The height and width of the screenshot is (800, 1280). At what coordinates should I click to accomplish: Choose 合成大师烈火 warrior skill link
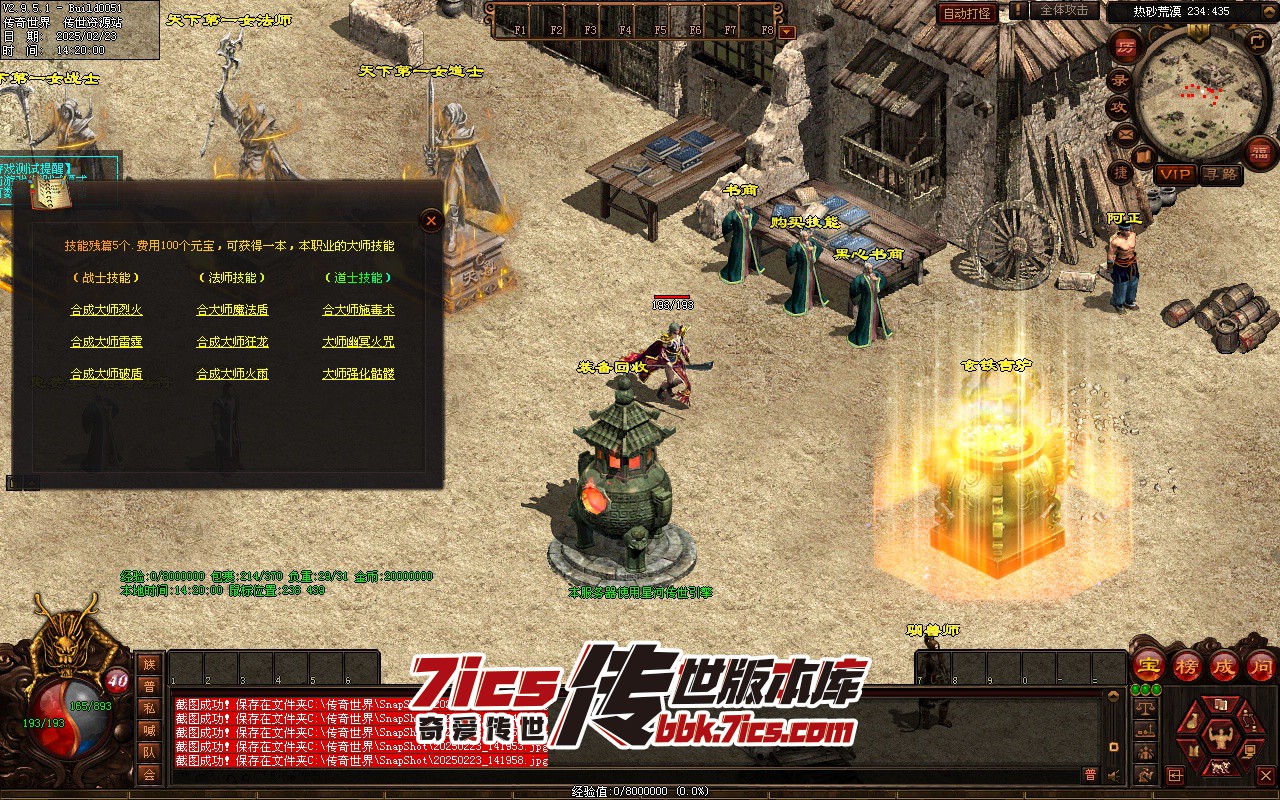pos(106,310)
